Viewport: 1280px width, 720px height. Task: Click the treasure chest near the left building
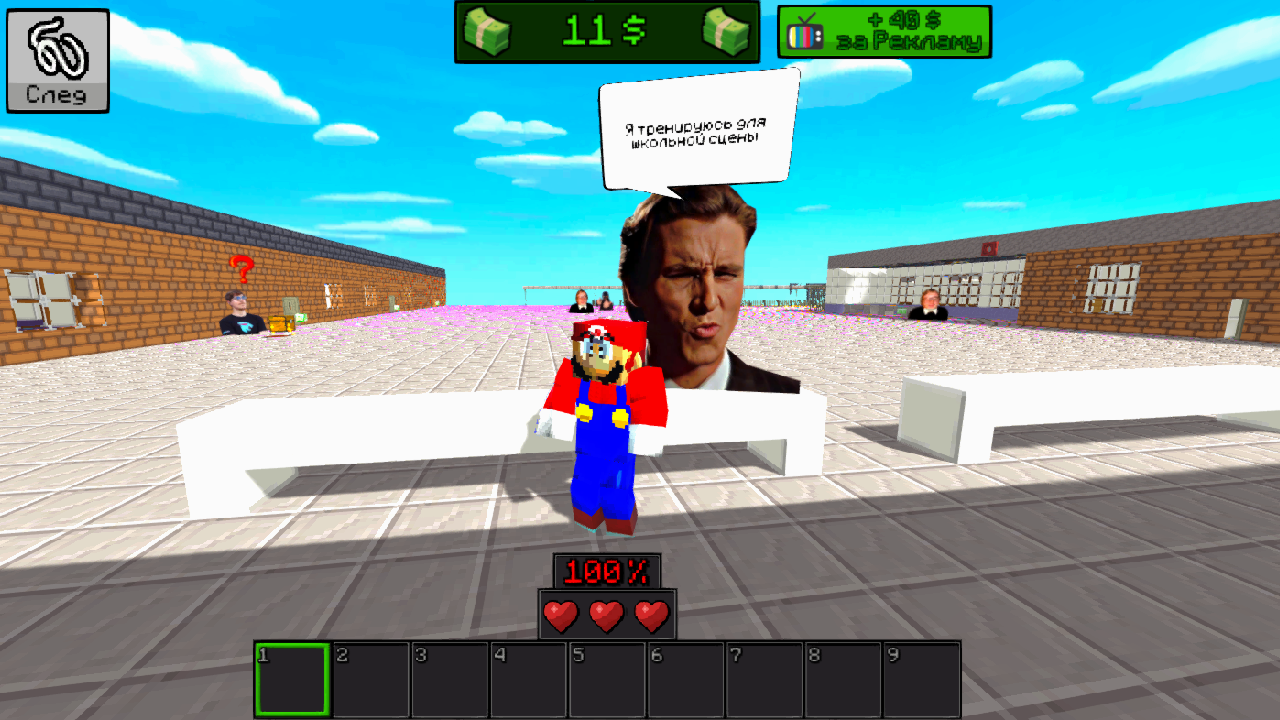pyautogui.click(x=281, y=323)
